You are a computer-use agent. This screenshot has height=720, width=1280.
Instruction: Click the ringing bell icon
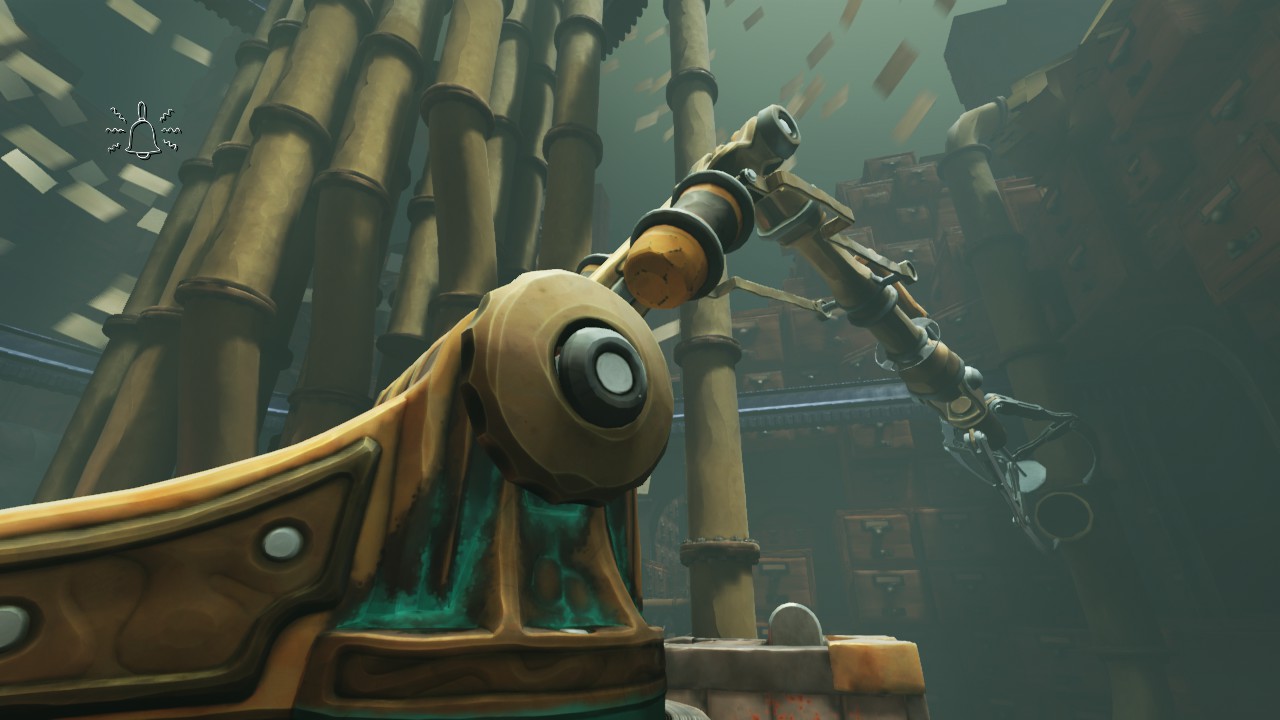tap(142, 130)
